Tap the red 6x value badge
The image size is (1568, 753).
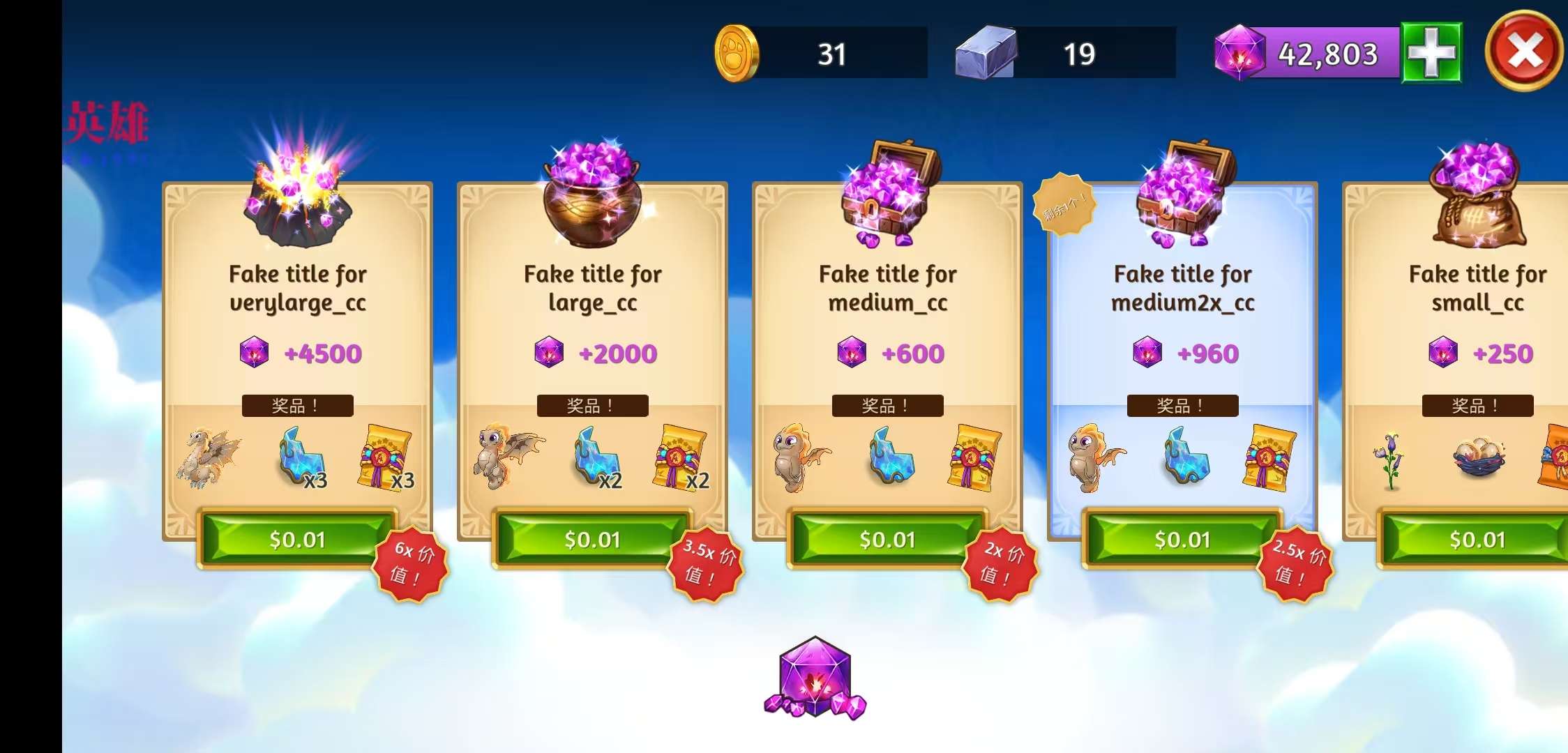tap(410, 563)
